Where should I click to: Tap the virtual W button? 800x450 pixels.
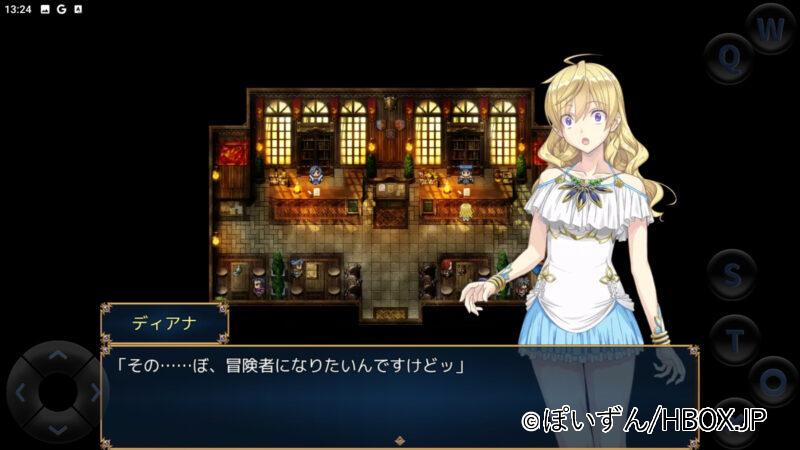click(x=770, y=30)
